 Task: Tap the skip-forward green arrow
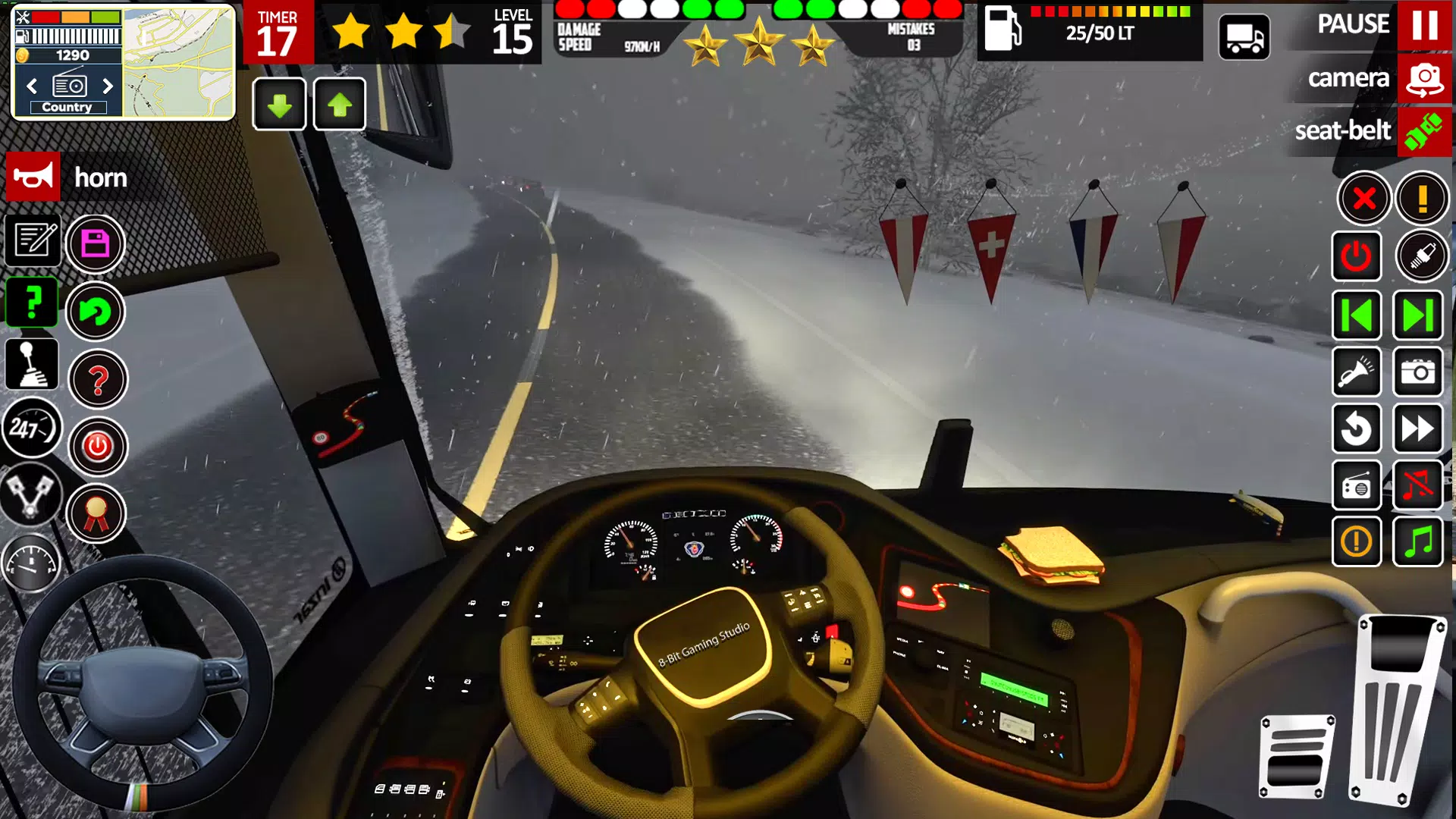(1419, 315)
